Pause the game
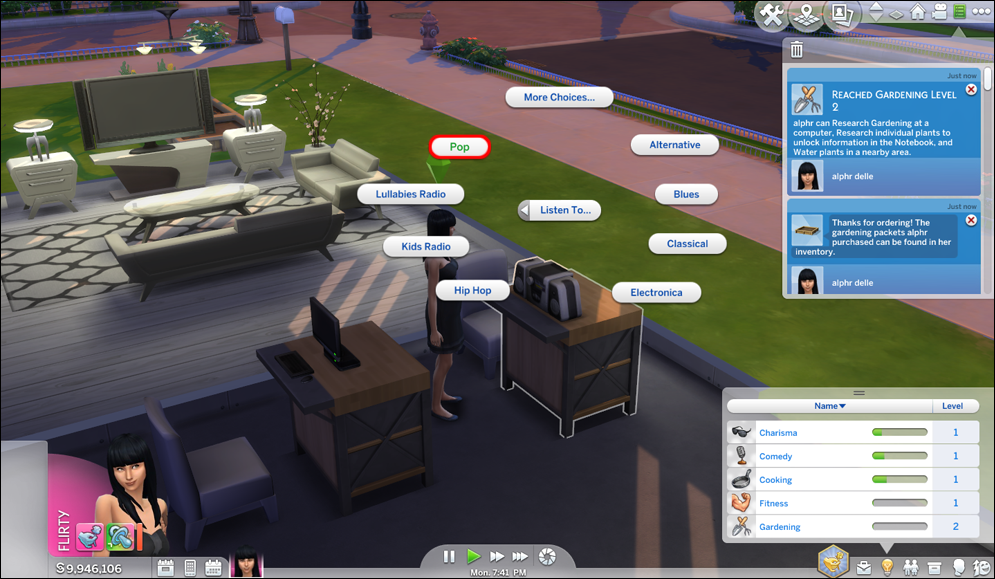This screenshot has width=995, height=579. (x=449, y=556)
